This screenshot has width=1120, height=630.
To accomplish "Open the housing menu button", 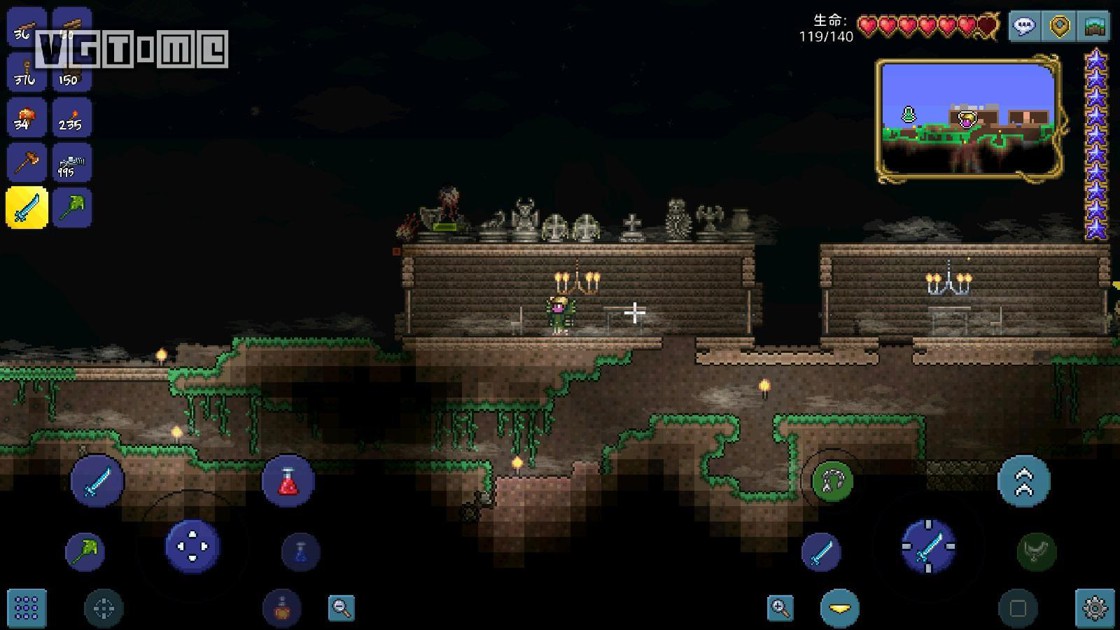I will pos(1096,27).
